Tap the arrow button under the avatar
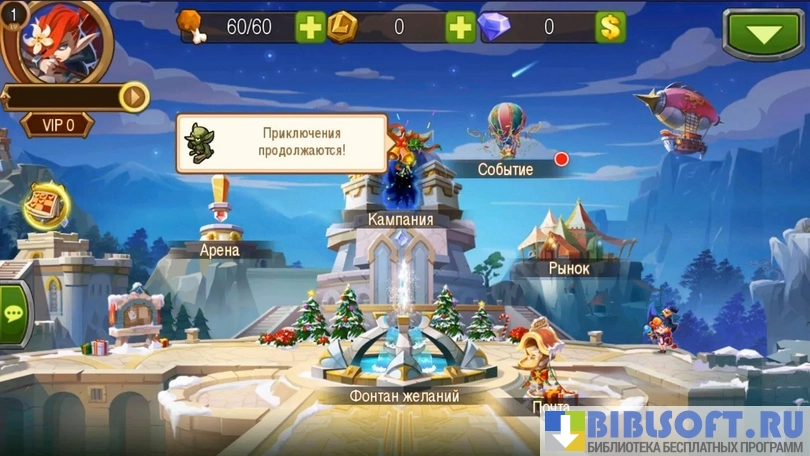 pyautogui.click(x=133, y=96)
